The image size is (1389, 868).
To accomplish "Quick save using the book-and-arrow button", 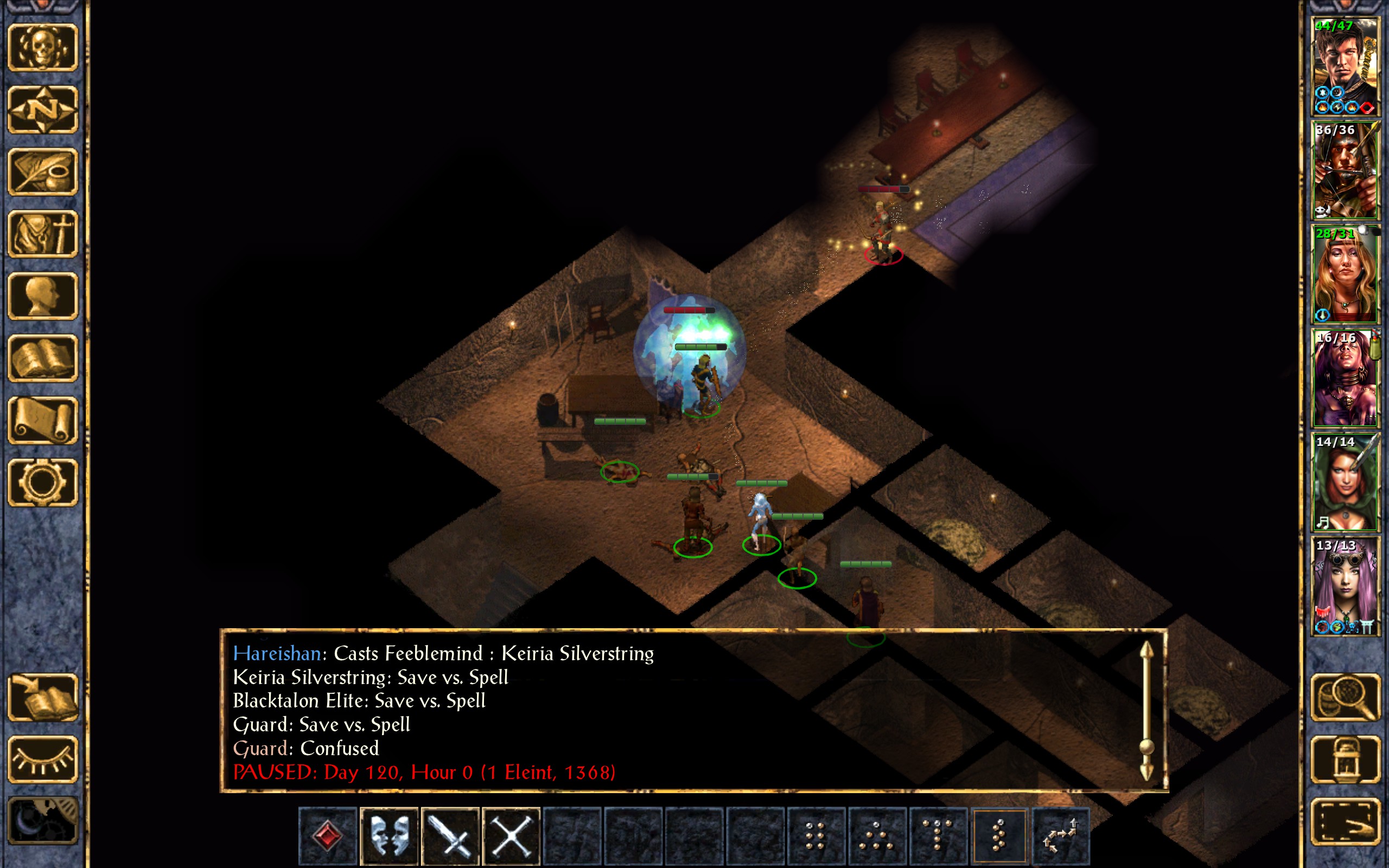I will point(42,697).
